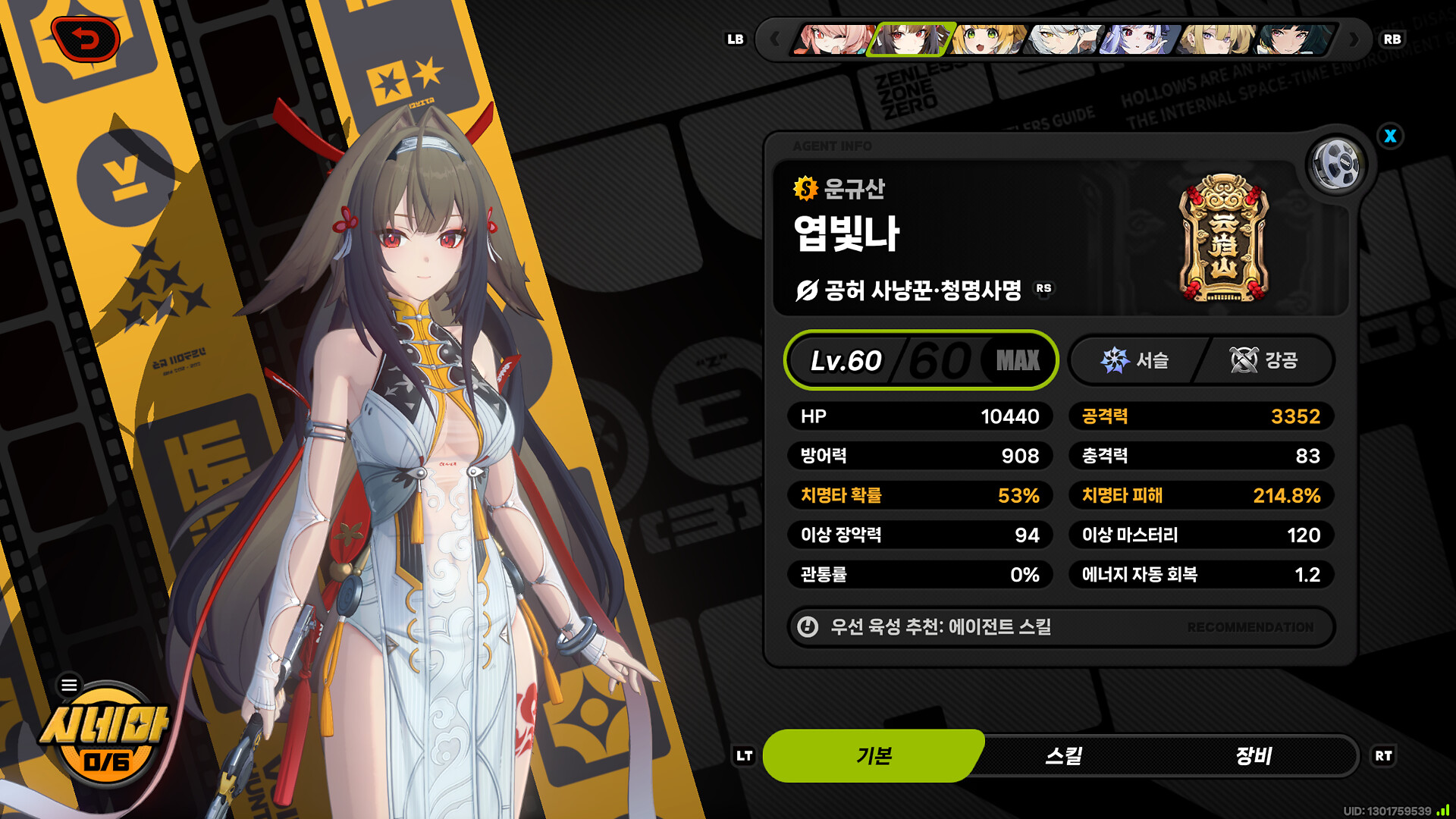
Task: Open the 우선 육성 추천 recommendation bar
Action: (x=1060, y=627)
